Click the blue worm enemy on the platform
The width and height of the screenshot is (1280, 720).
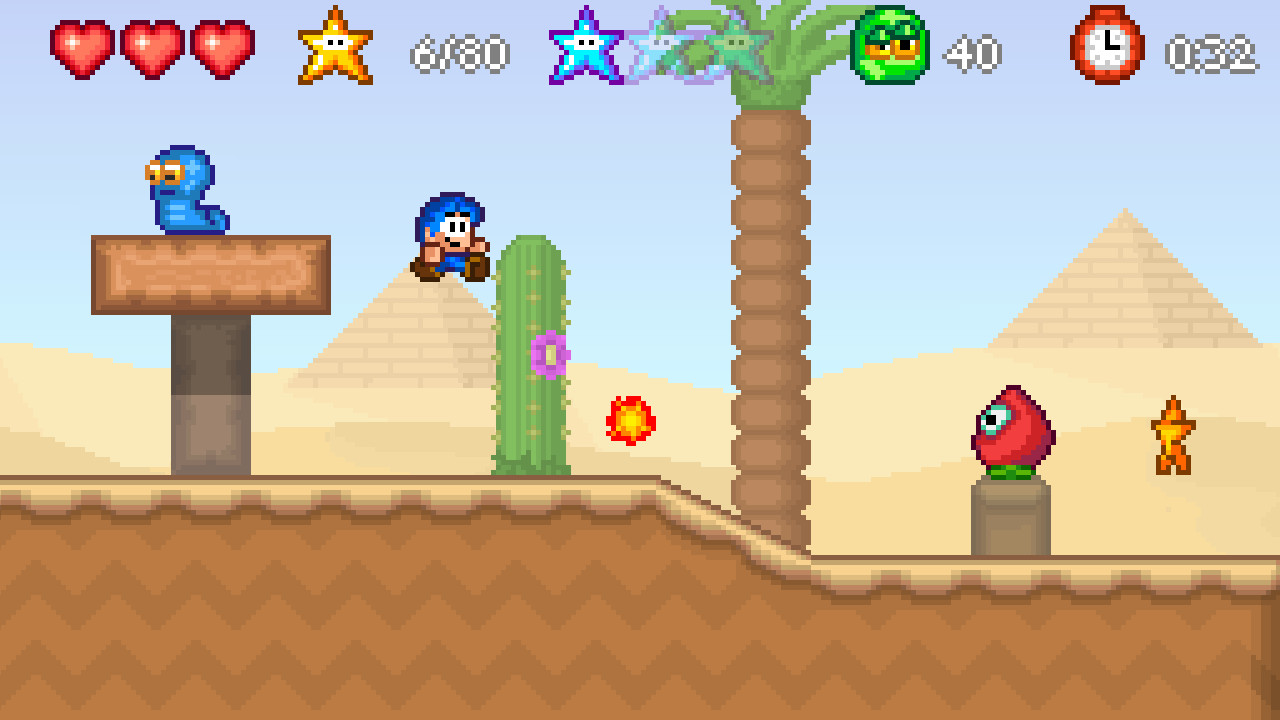tap(185, 190)
